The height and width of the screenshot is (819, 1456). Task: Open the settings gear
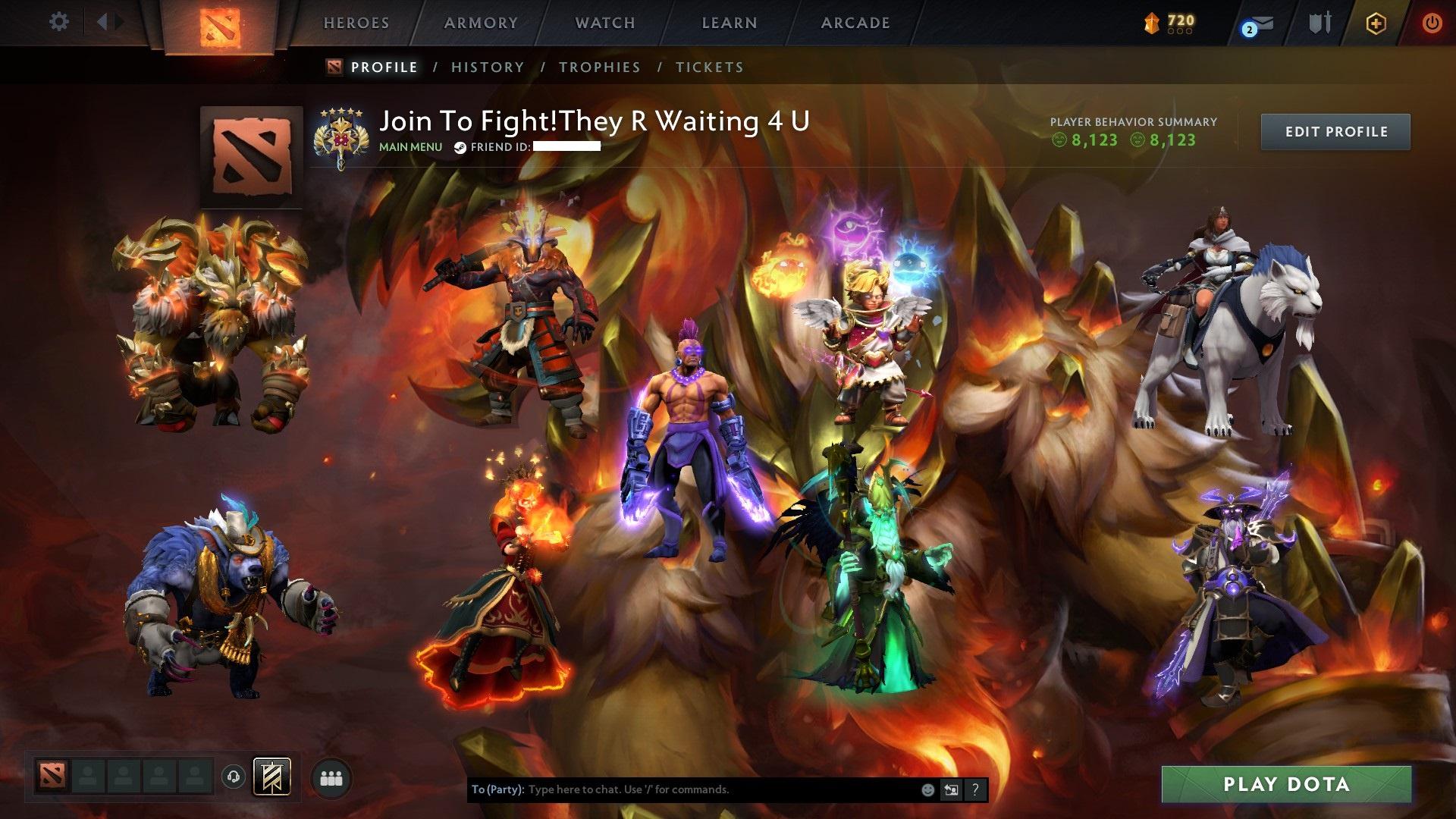pos(59,21)
